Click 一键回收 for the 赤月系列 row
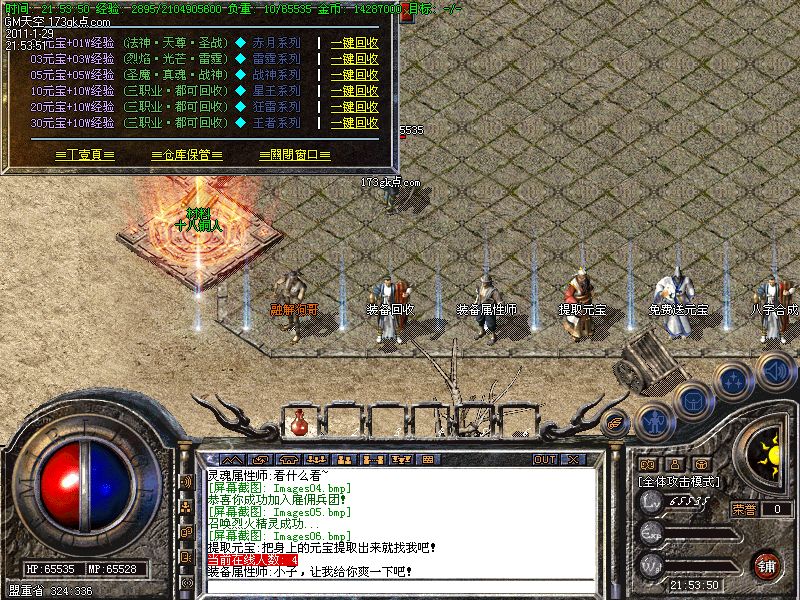This screenshot has height=600, width=800. [354, 44]
